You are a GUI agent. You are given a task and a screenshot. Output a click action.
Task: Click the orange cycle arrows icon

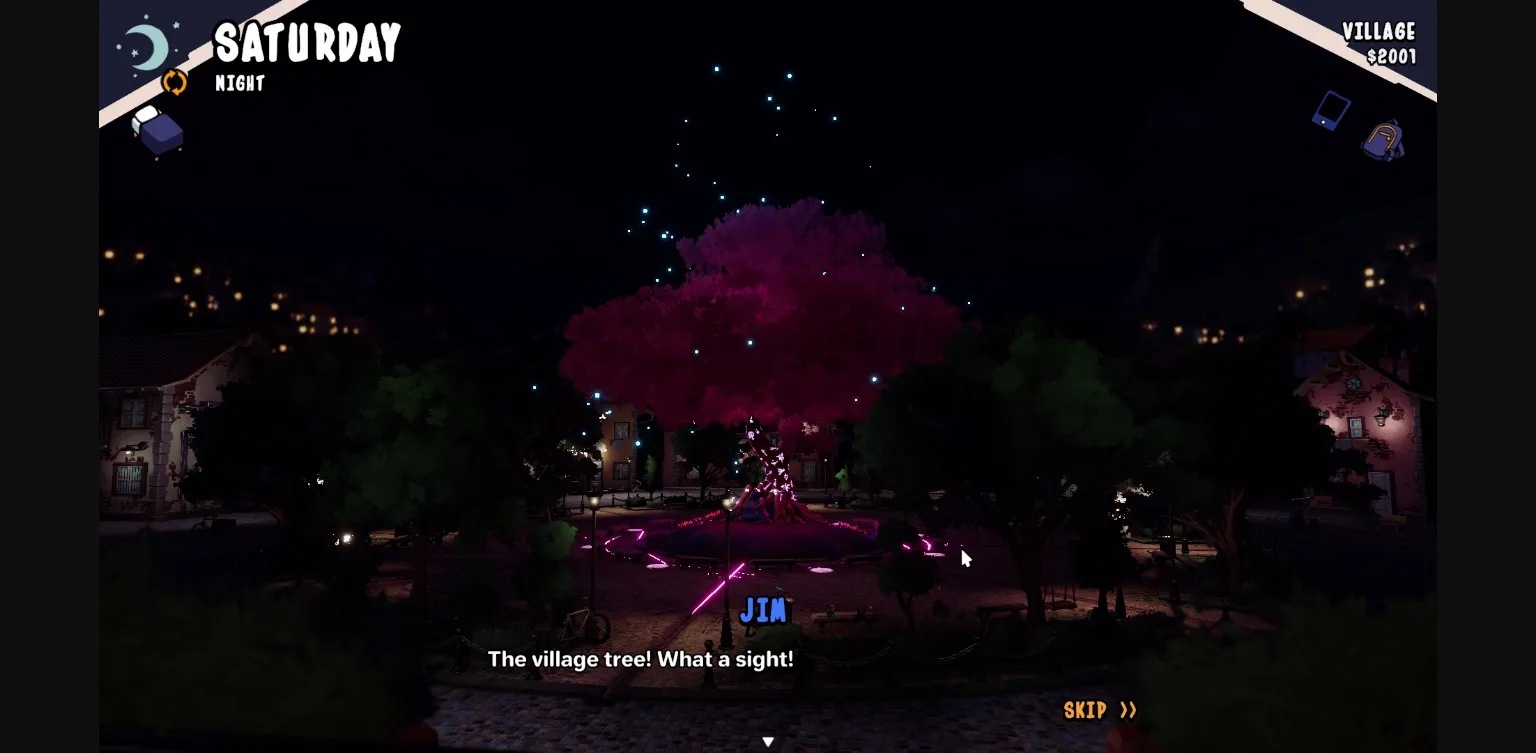point(176,84)
